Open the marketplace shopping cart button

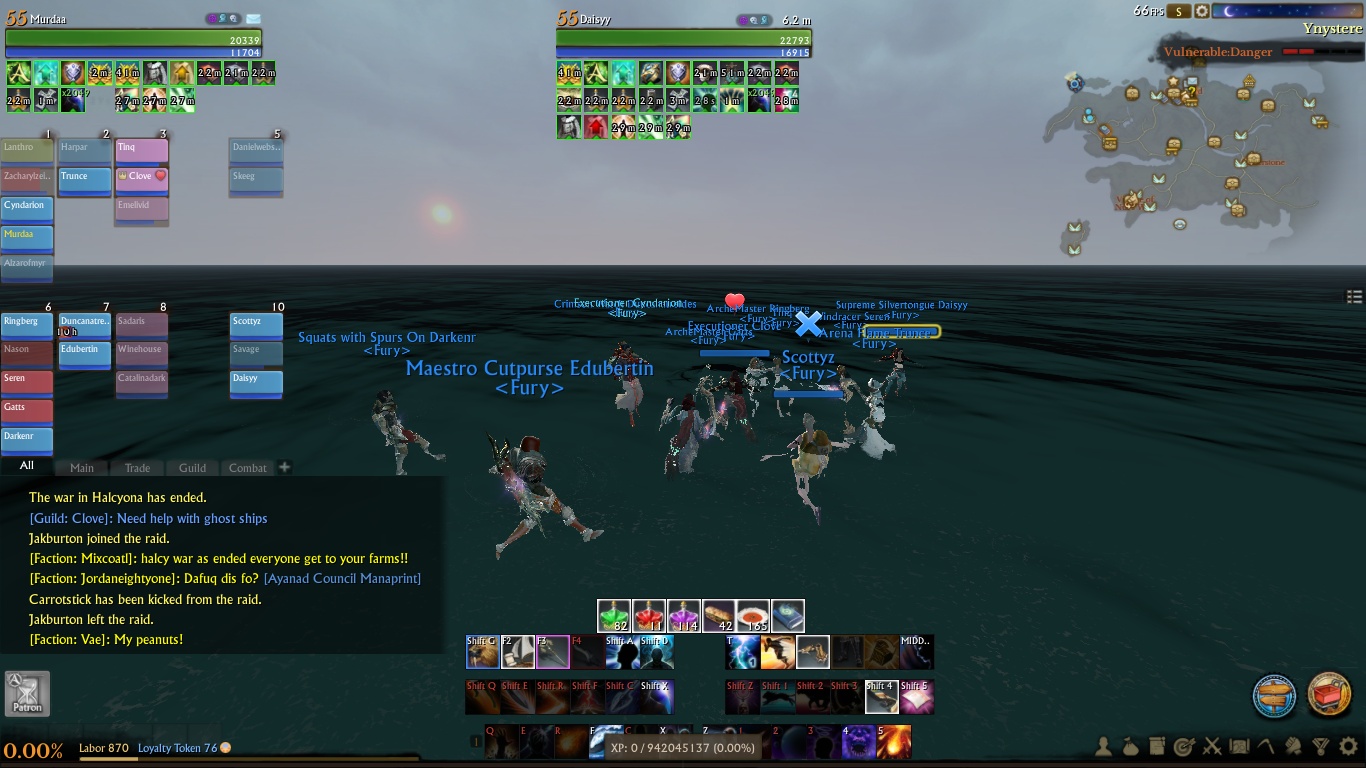[x=1329, y=695]
